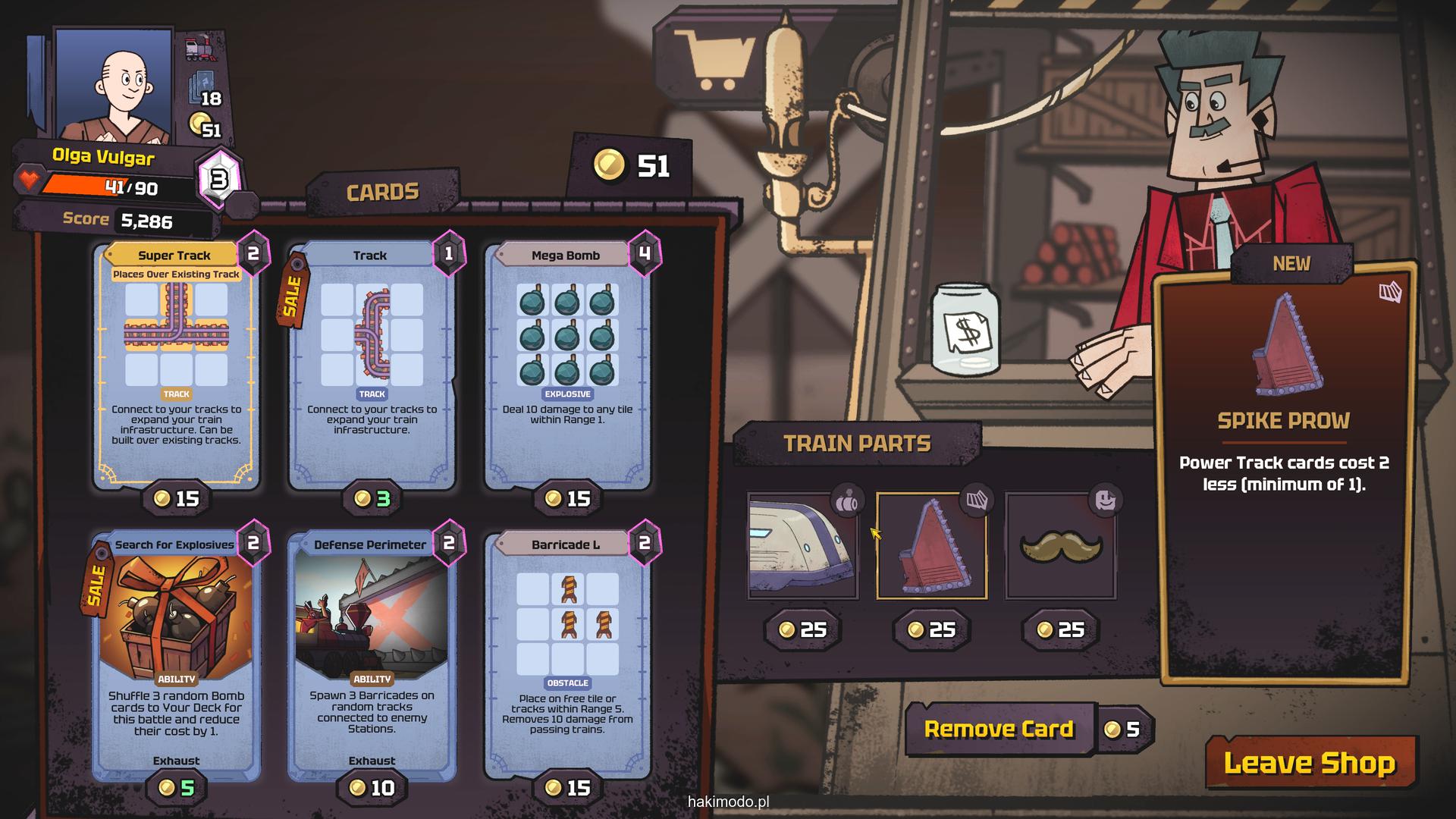The image size is (1456, 819).
Task: Select the mustache train part
Action: click(1060, 546)
